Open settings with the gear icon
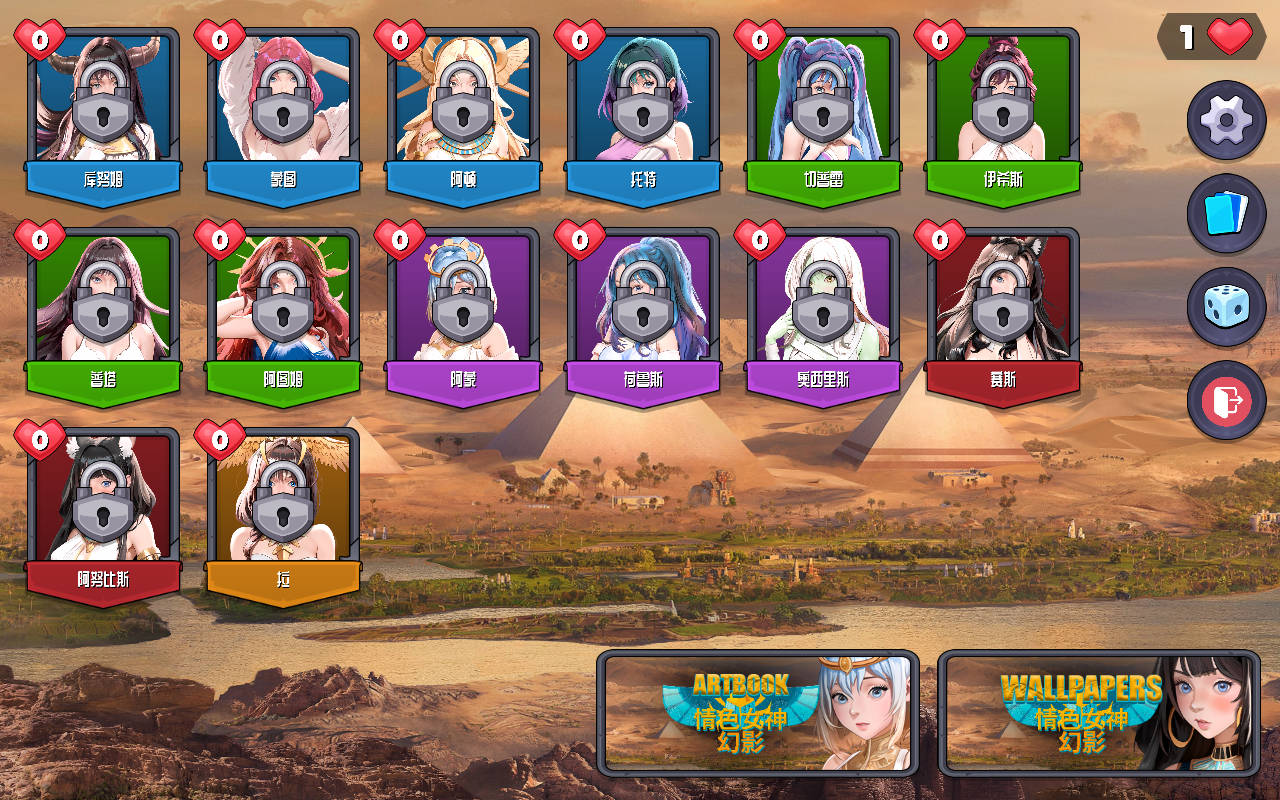1280x800 pixels. pyautogui.click(x=1226, y=121)
